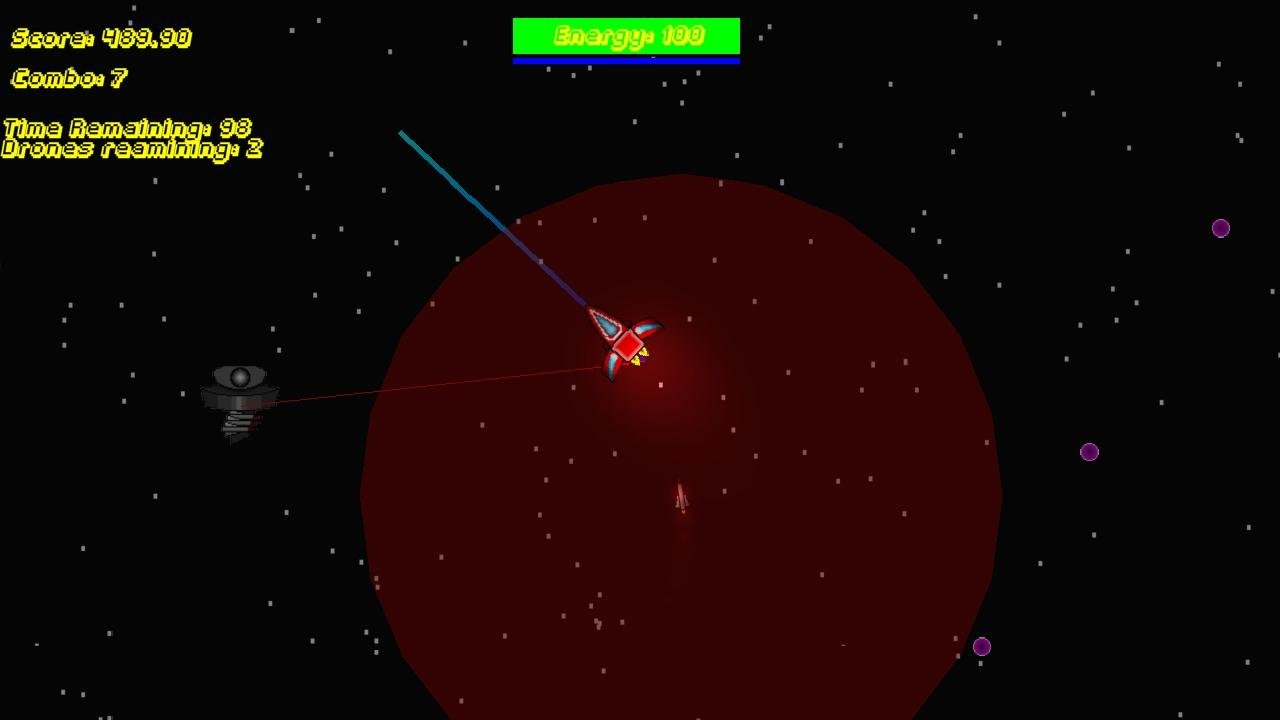Select the player's rocket ship
This screenshot has width=1280, height=720.
(x=627, y=345)
